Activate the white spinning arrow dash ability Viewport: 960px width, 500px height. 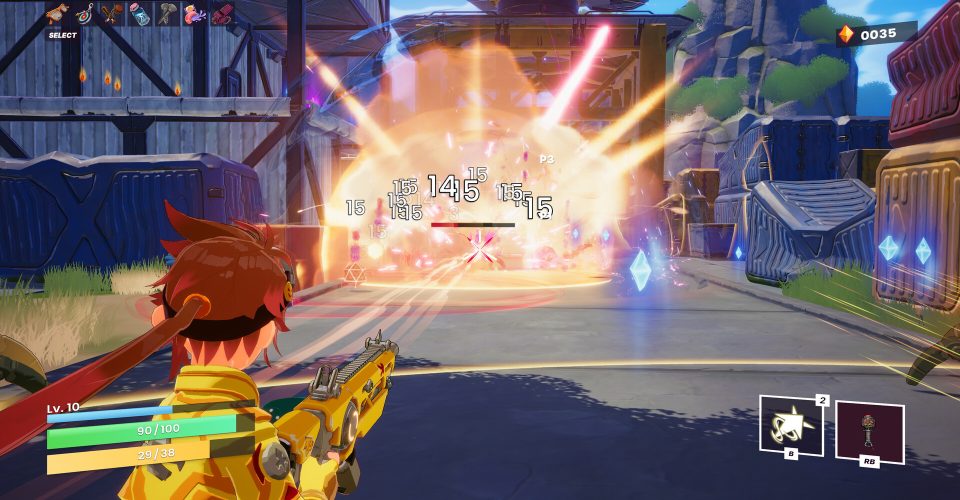[x=790, y=426]
